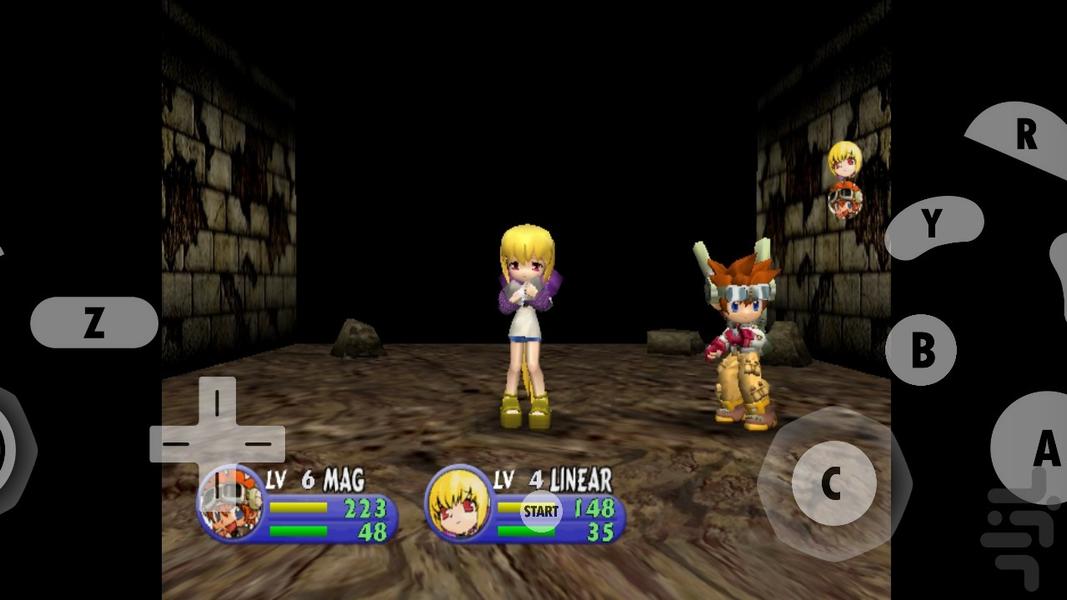Tap the B touch button

tap(921, 350)
